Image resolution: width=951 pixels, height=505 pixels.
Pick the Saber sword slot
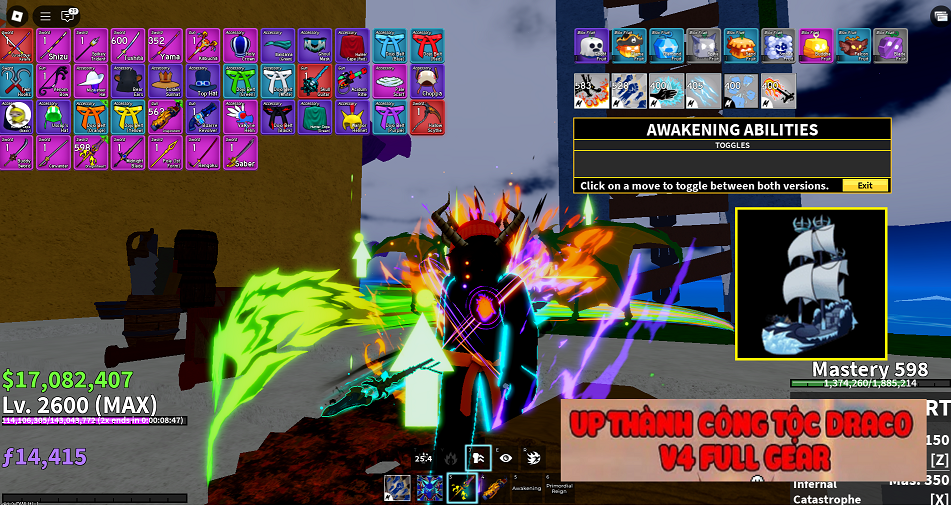pos(241,153)
